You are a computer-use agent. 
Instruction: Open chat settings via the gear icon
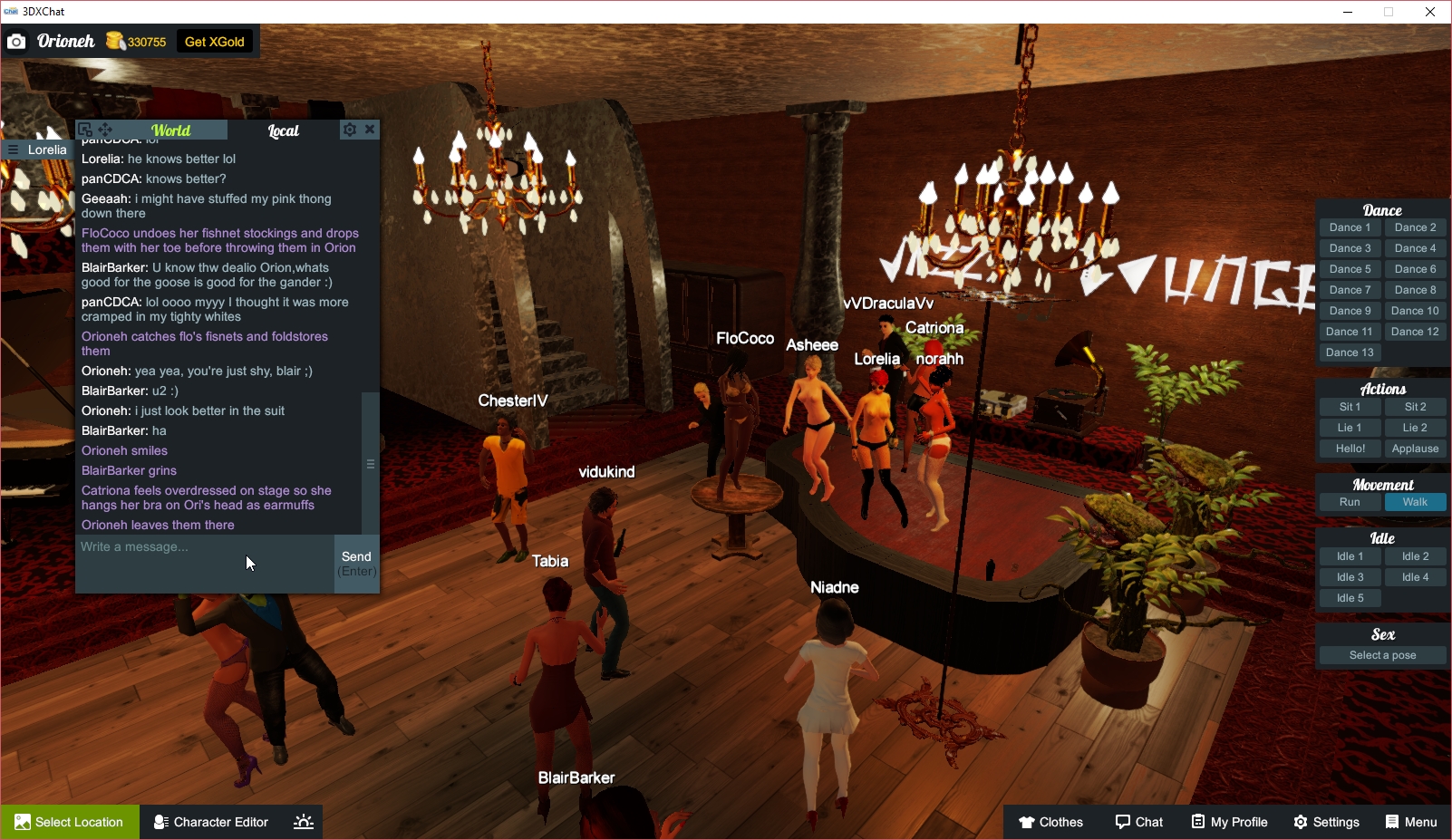pos(349,129)
